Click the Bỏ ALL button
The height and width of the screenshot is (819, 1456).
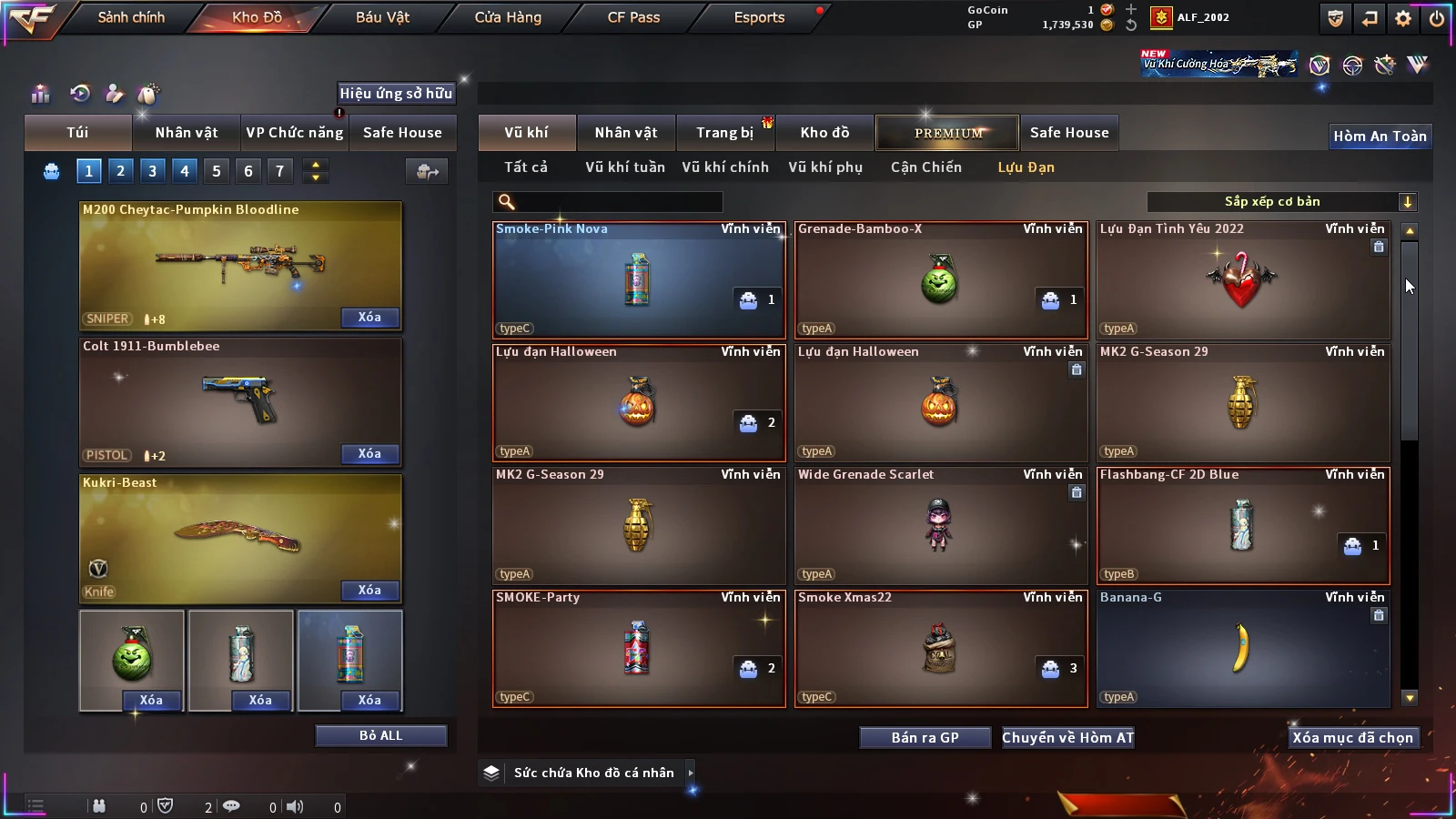[x=380, y=735]
